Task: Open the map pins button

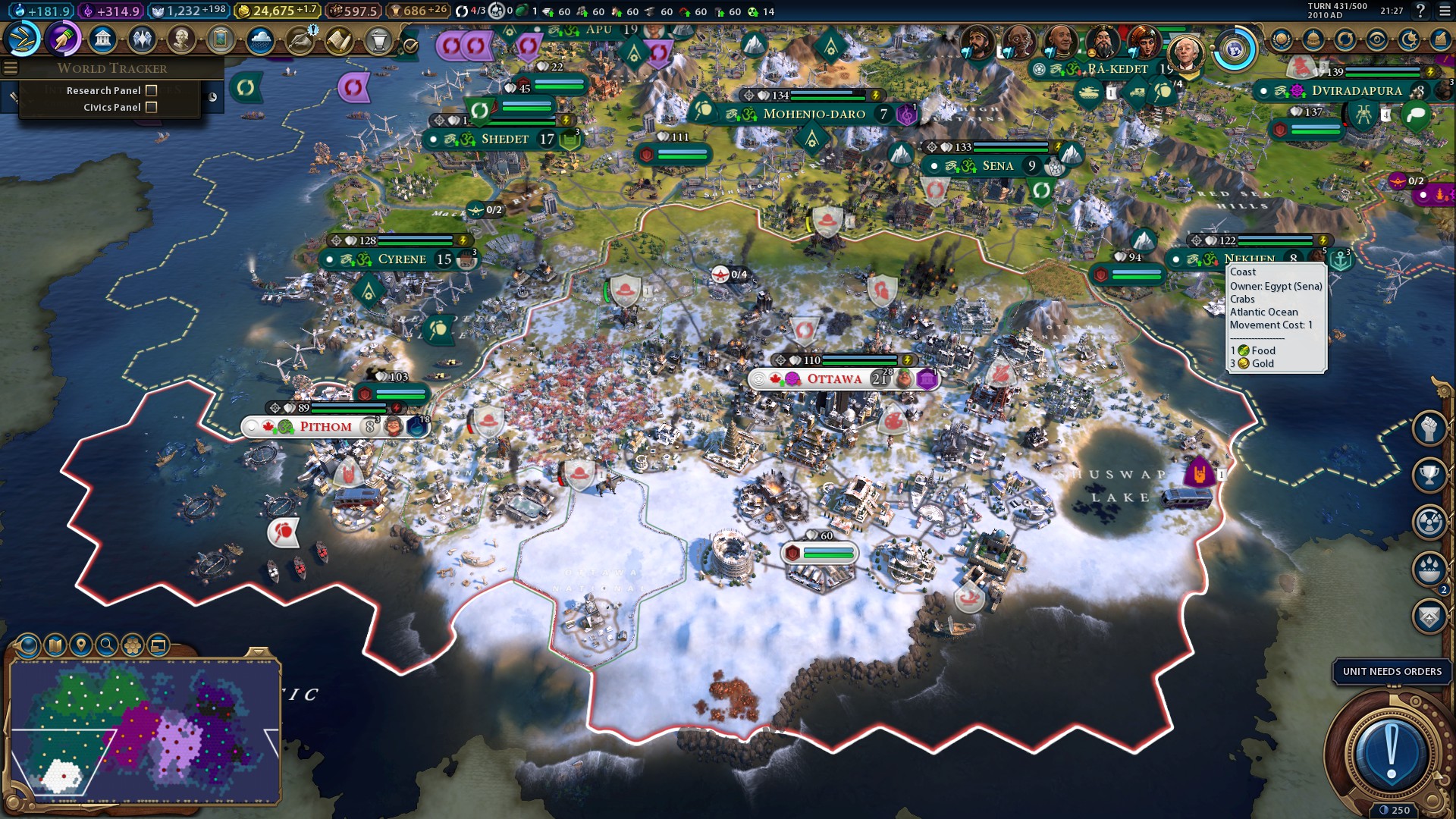Action: [x=80, y=645]
